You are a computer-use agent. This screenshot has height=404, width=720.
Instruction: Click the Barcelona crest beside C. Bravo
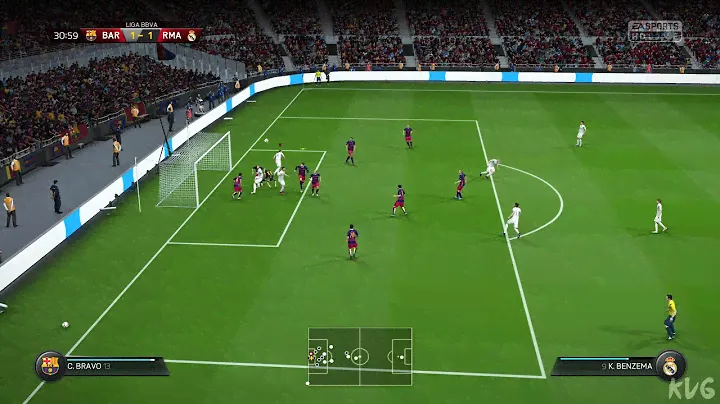click(x=49, y=365)
